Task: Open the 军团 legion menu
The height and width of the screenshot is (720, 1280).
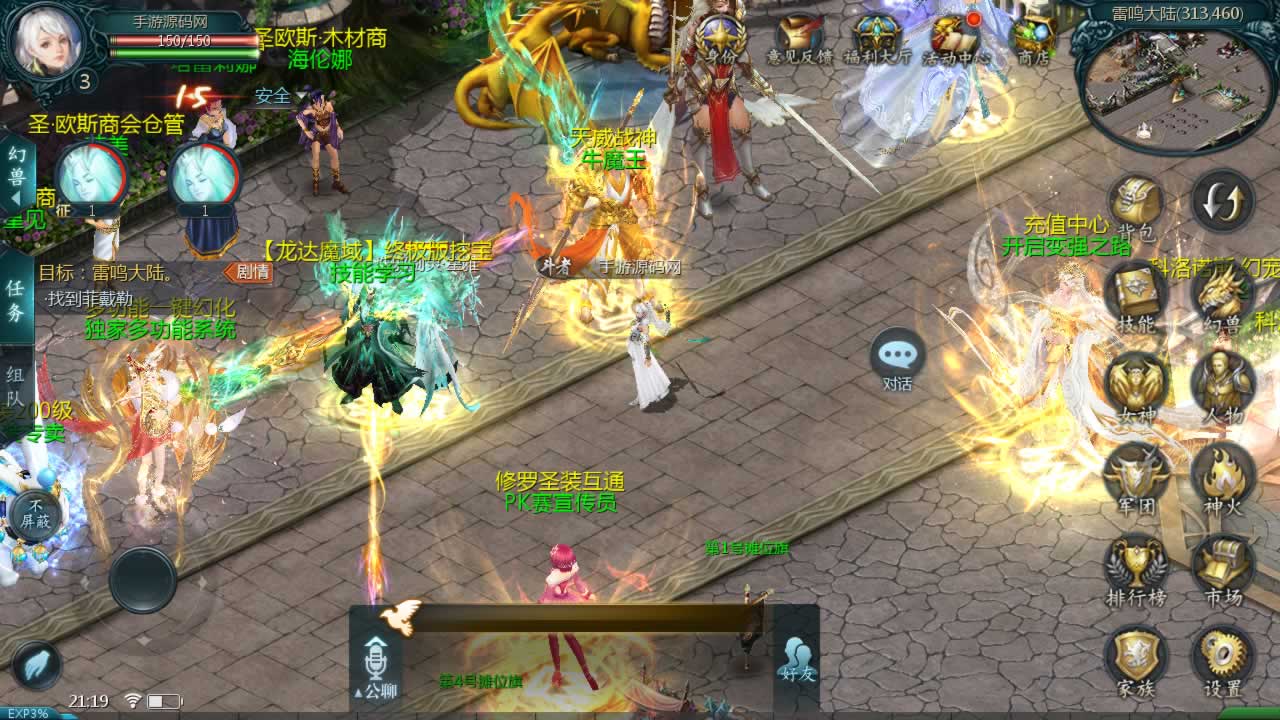Action: click(x=1136, y=476)
